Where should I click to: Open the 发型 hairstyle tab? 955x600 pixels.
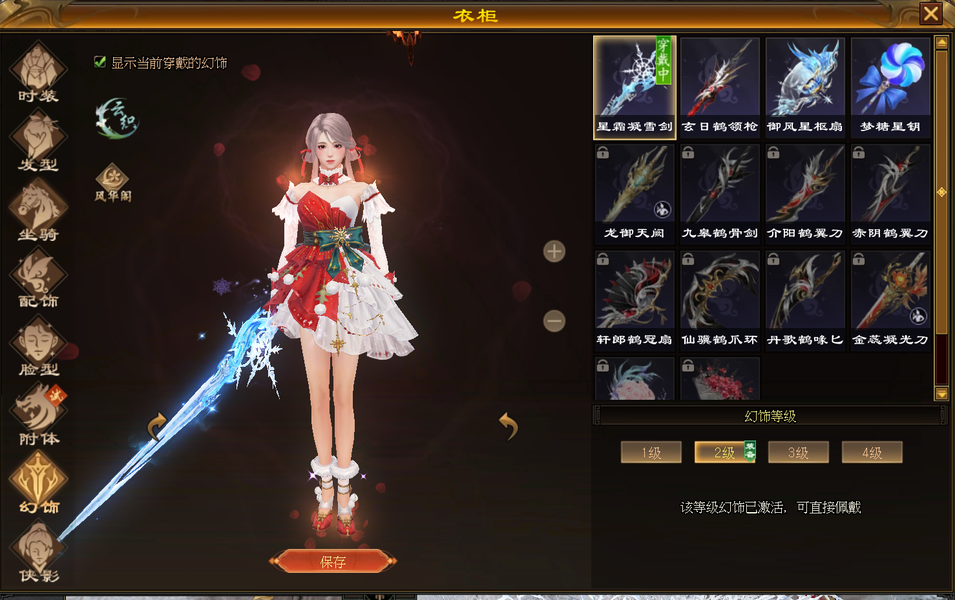(x=38, y=141)
